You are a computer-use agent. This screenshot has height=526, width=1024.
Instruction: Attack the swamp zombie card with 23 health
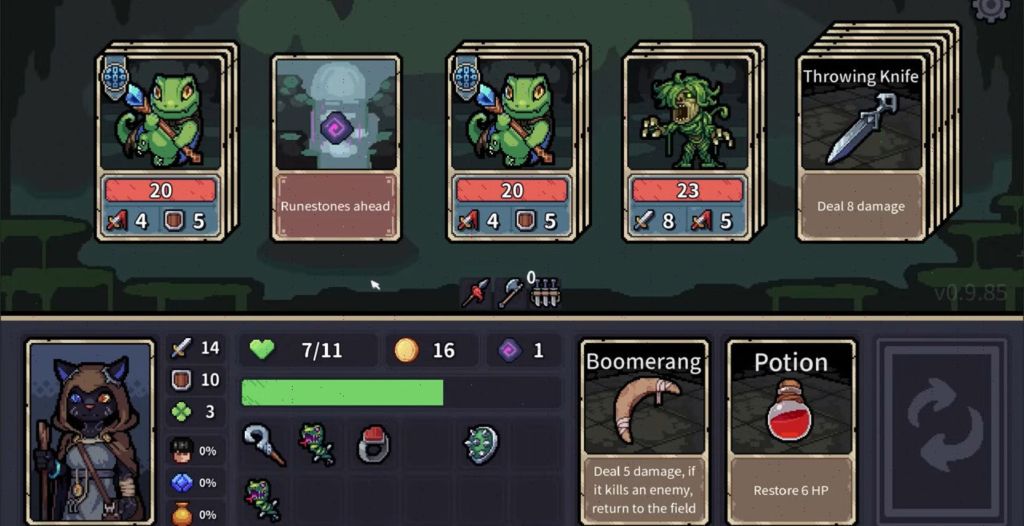point(688,147)
